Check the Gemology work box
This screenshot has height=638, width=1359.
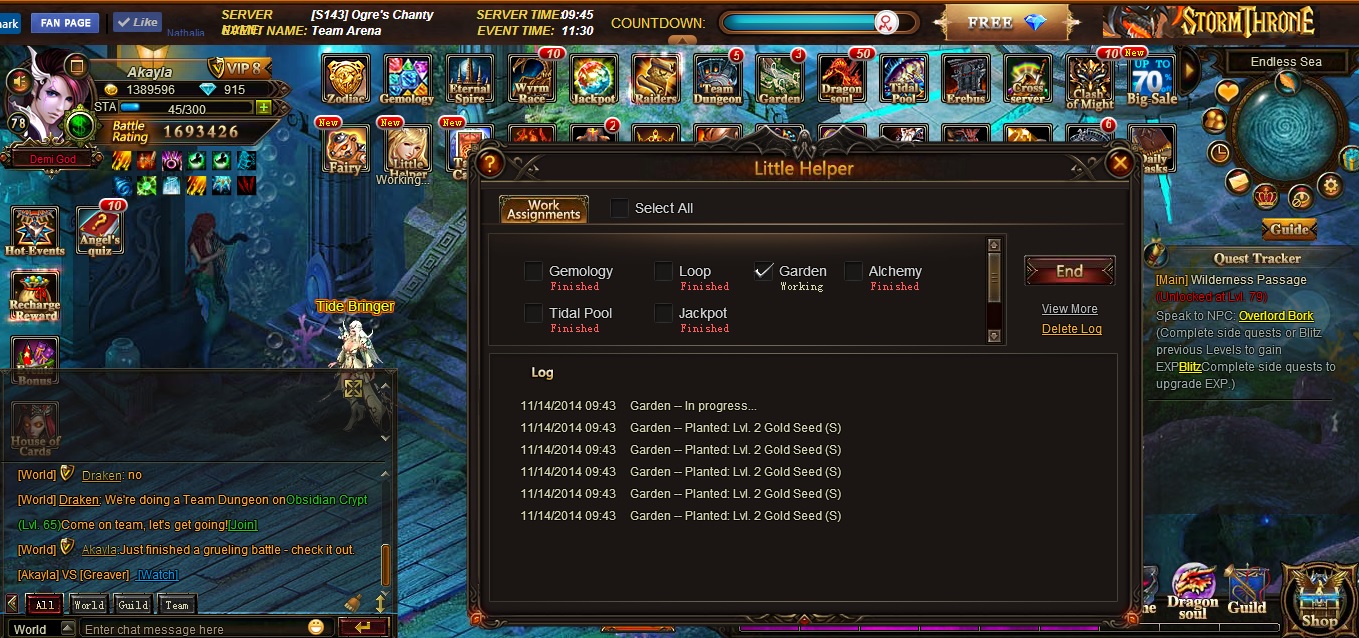pos(533,271)
